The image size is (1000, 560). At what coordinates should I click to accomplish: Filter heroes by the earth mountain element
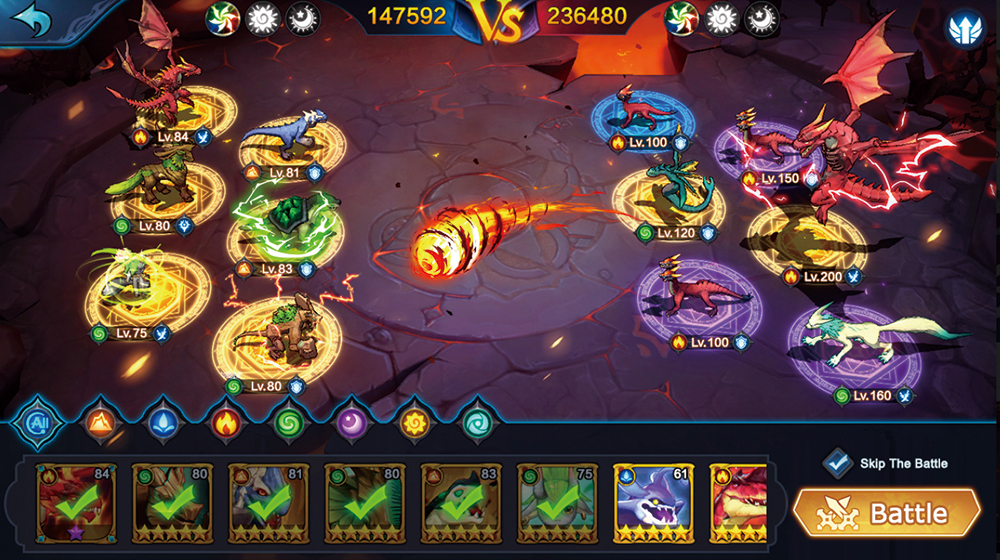(x=102, y=423)
